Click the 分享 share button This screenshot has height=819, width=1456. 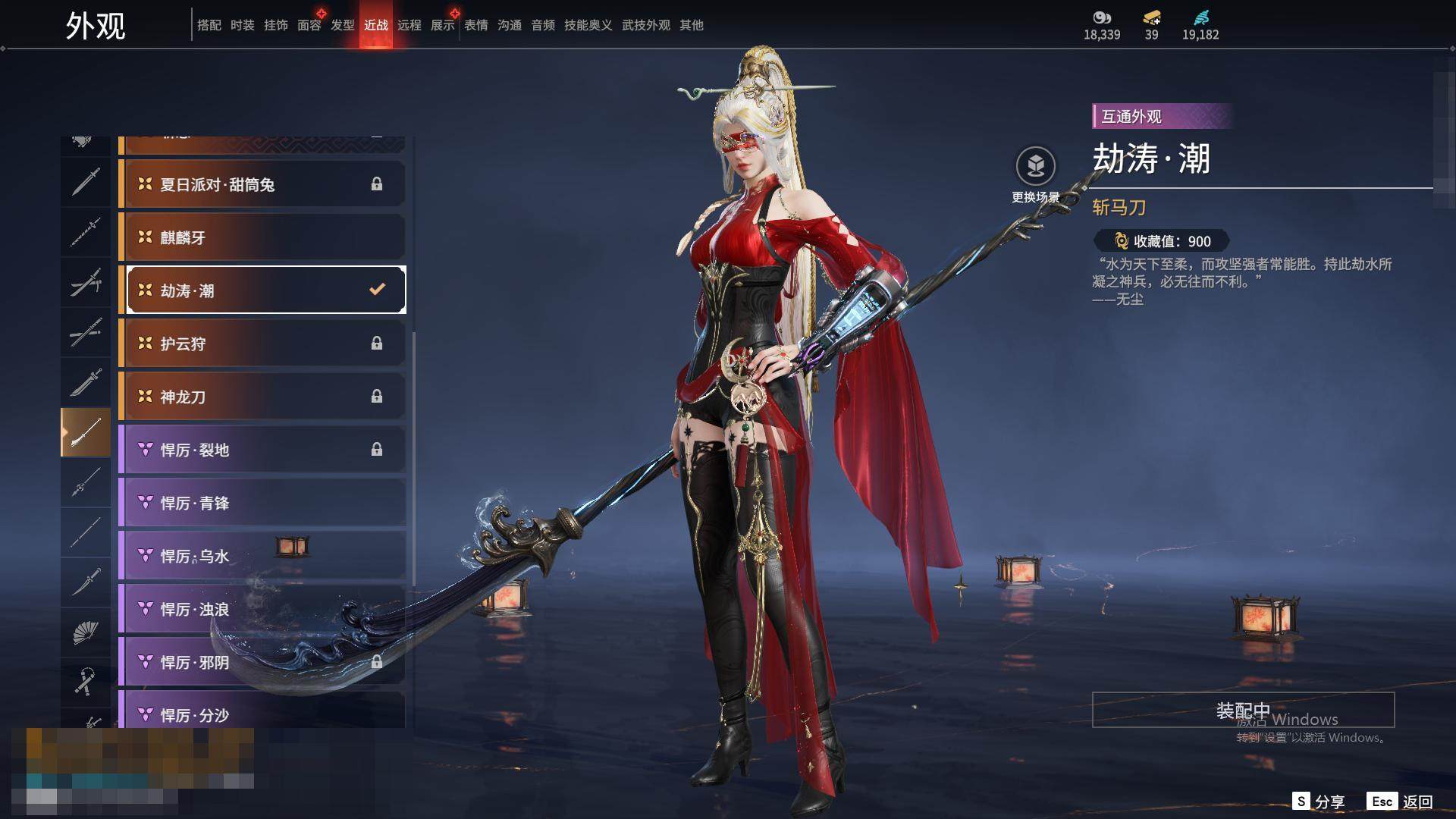(x=1319, y=802)
